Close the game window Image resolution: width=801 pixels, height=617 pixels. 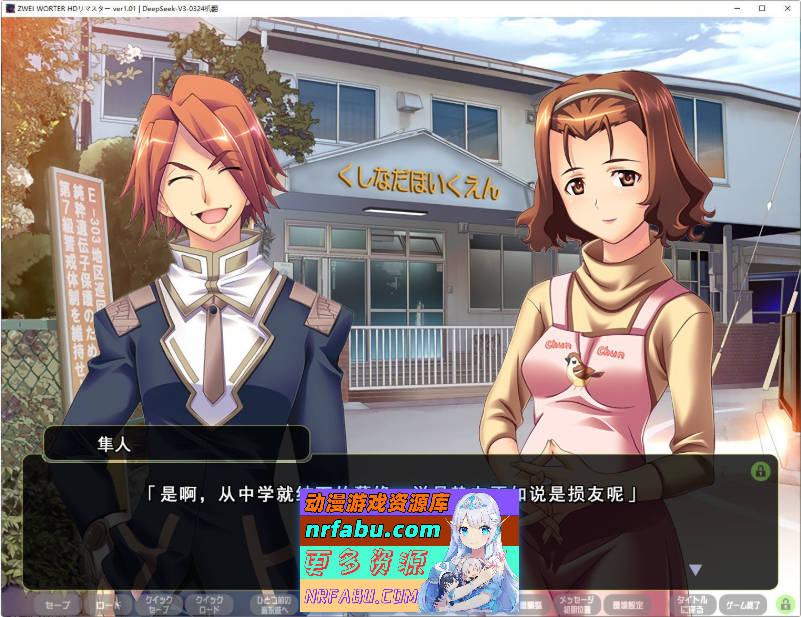[788, 8]
